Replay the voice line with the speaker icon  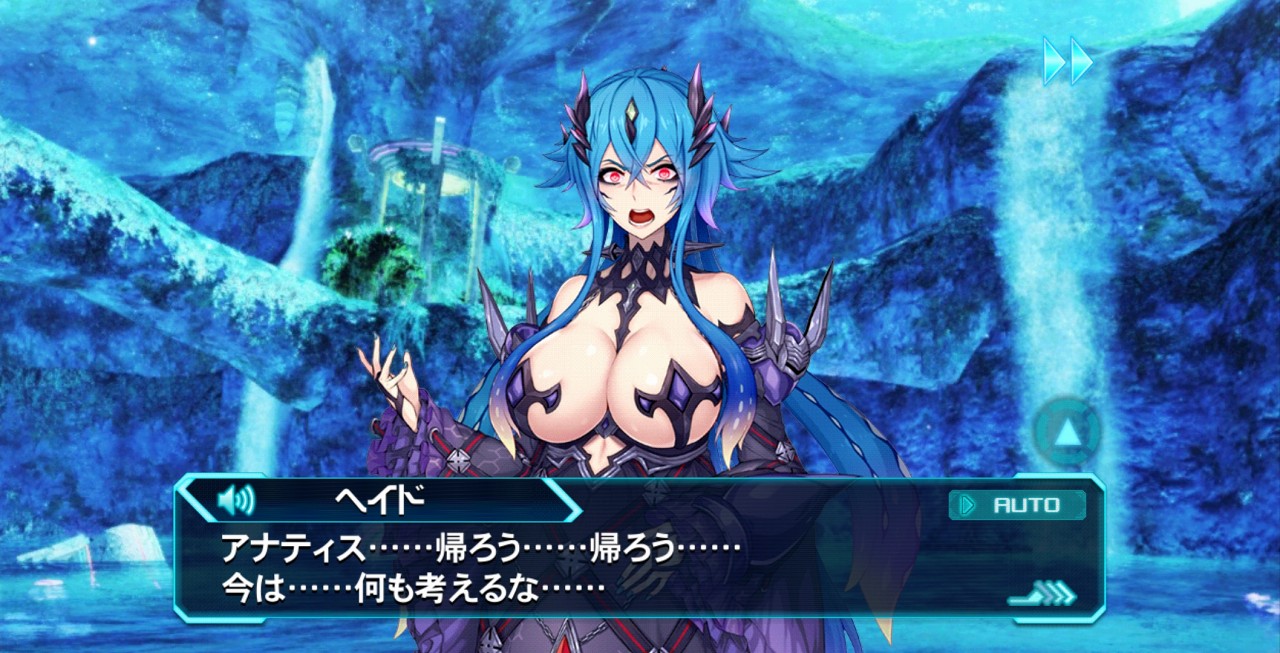click(236, 498)
